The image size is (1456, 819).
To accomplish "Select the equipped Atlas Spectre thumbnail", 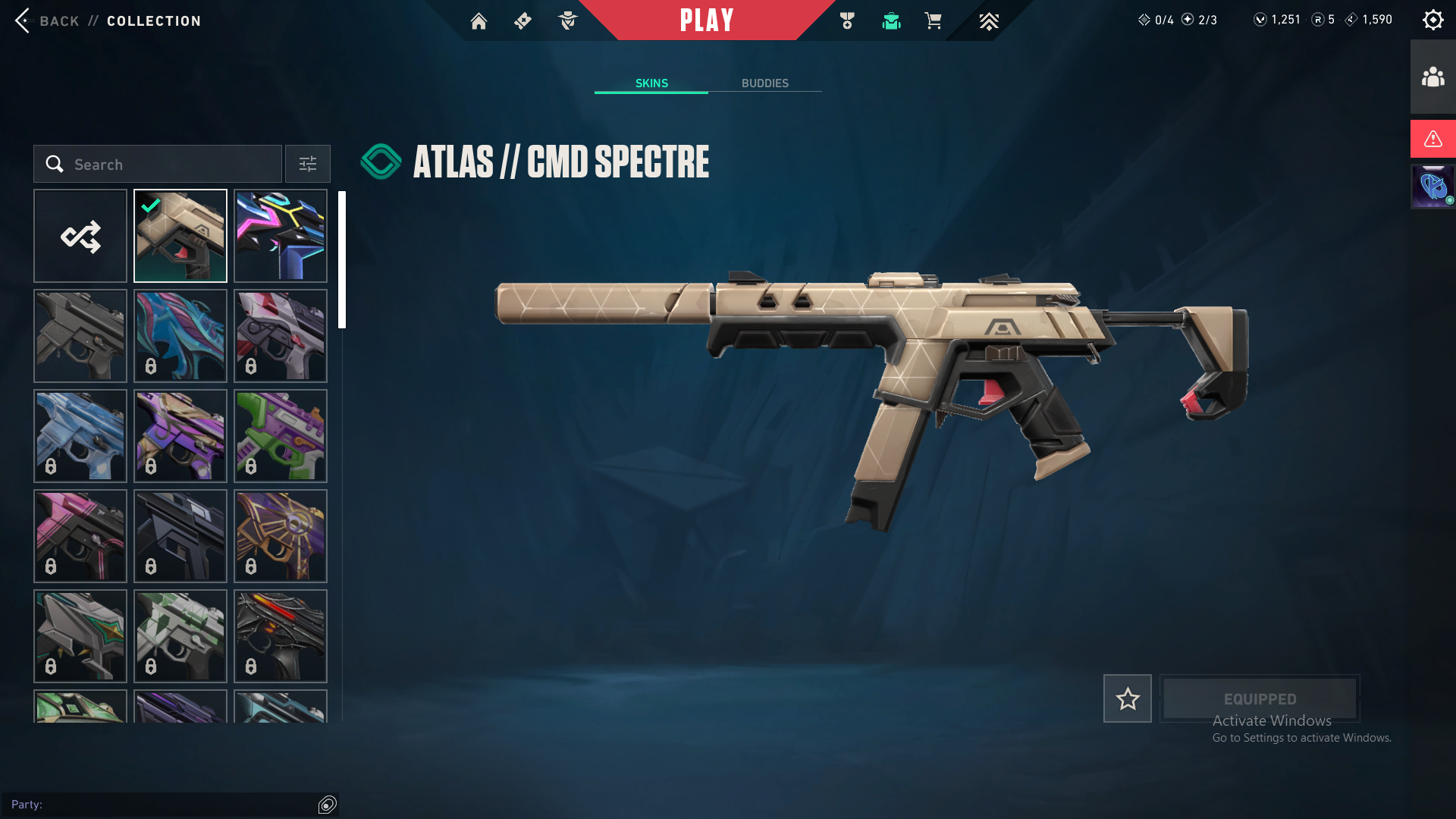I will click(180, 236).
